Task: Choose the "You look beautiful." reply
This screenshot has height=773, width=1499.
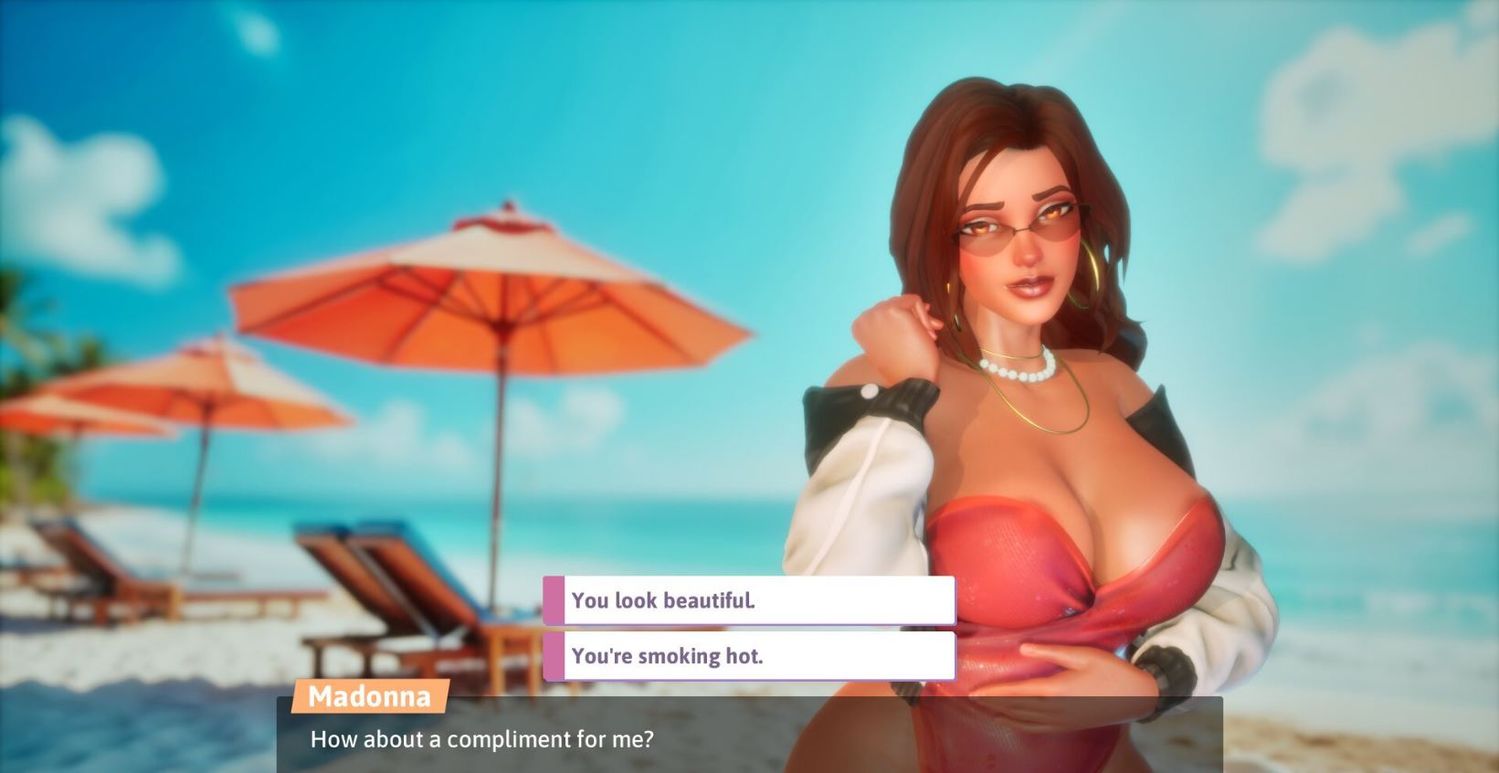Action: 749,601
